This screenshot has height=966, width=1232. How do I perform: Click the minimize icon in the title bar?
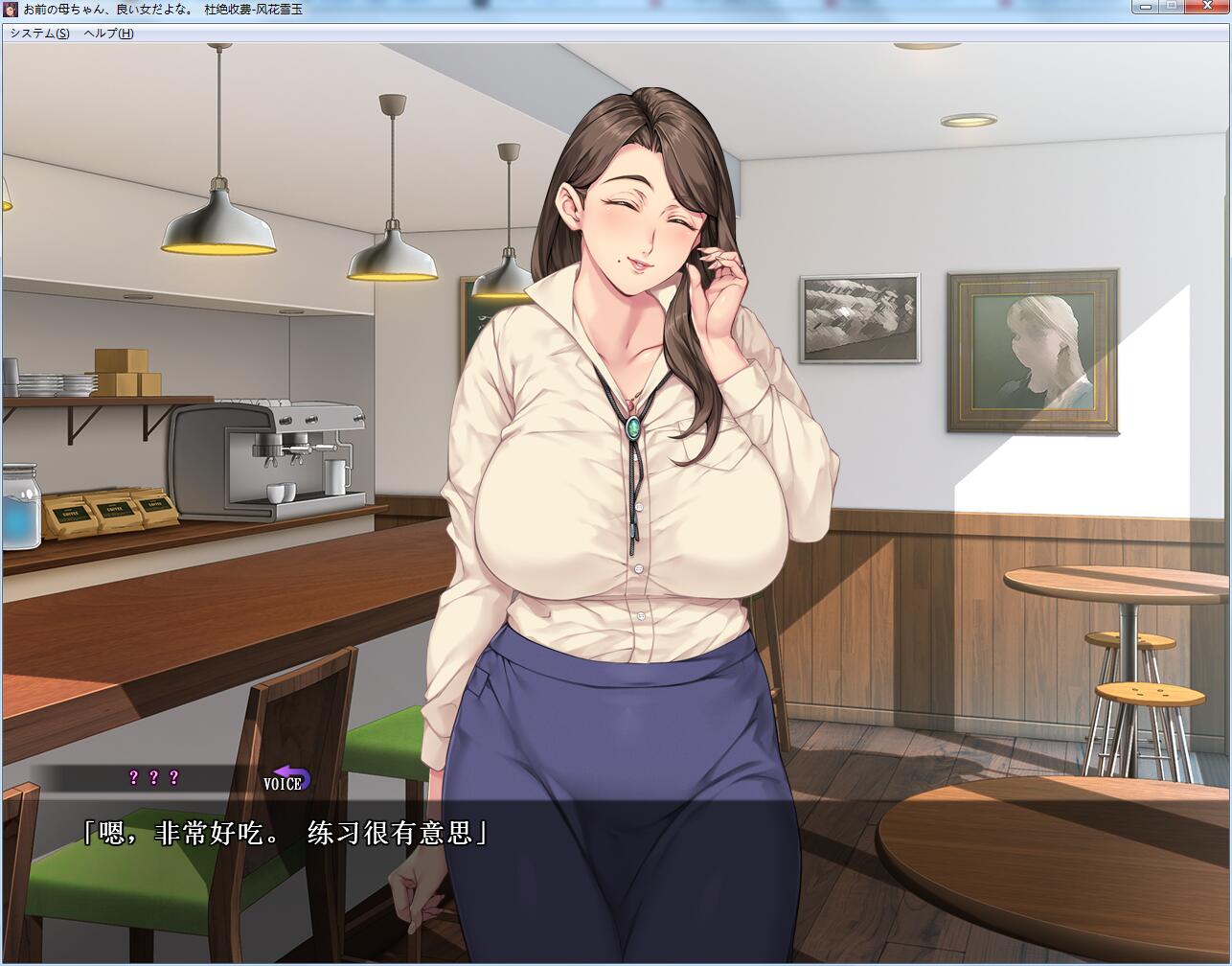tap(1146, 7)
